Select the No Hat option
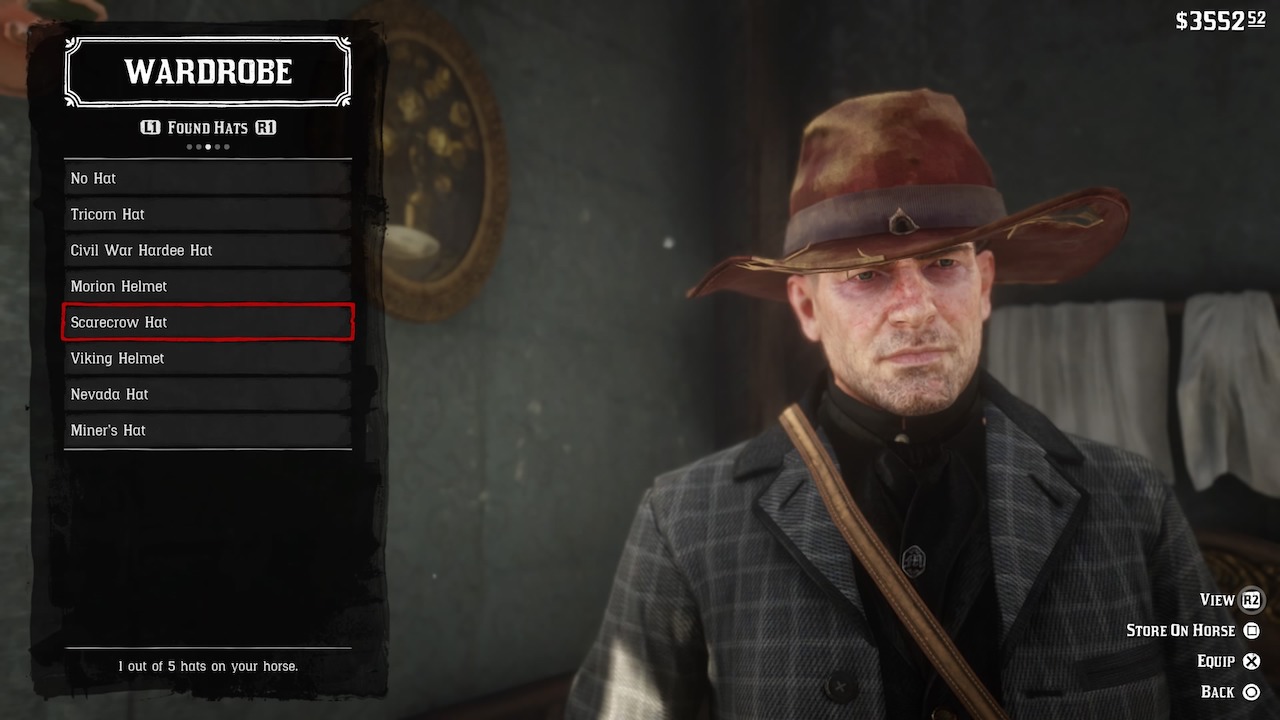Viewport: 1280px width, 720px height. pyautogui.click(x=207, y=178)
